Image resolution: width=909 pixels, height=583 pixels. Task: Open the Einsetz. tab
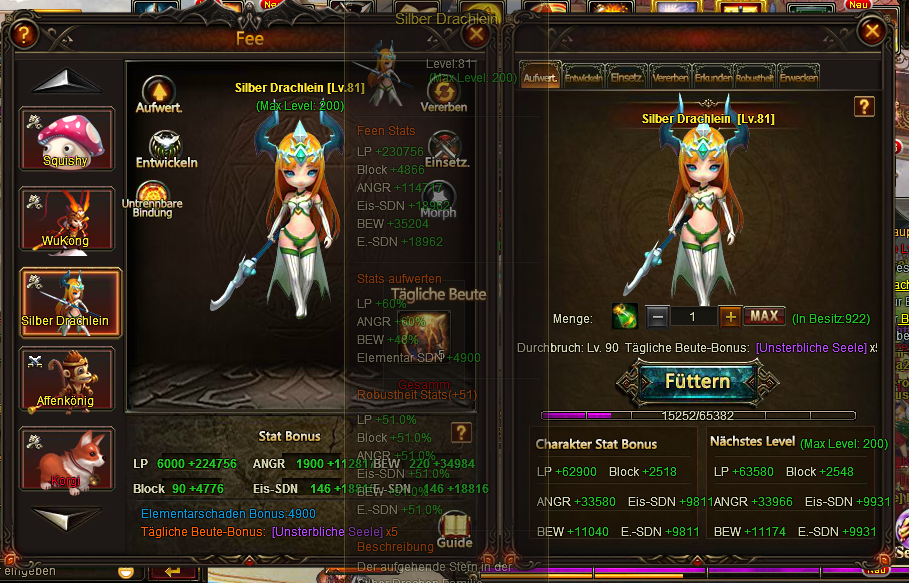pos(626,77)
